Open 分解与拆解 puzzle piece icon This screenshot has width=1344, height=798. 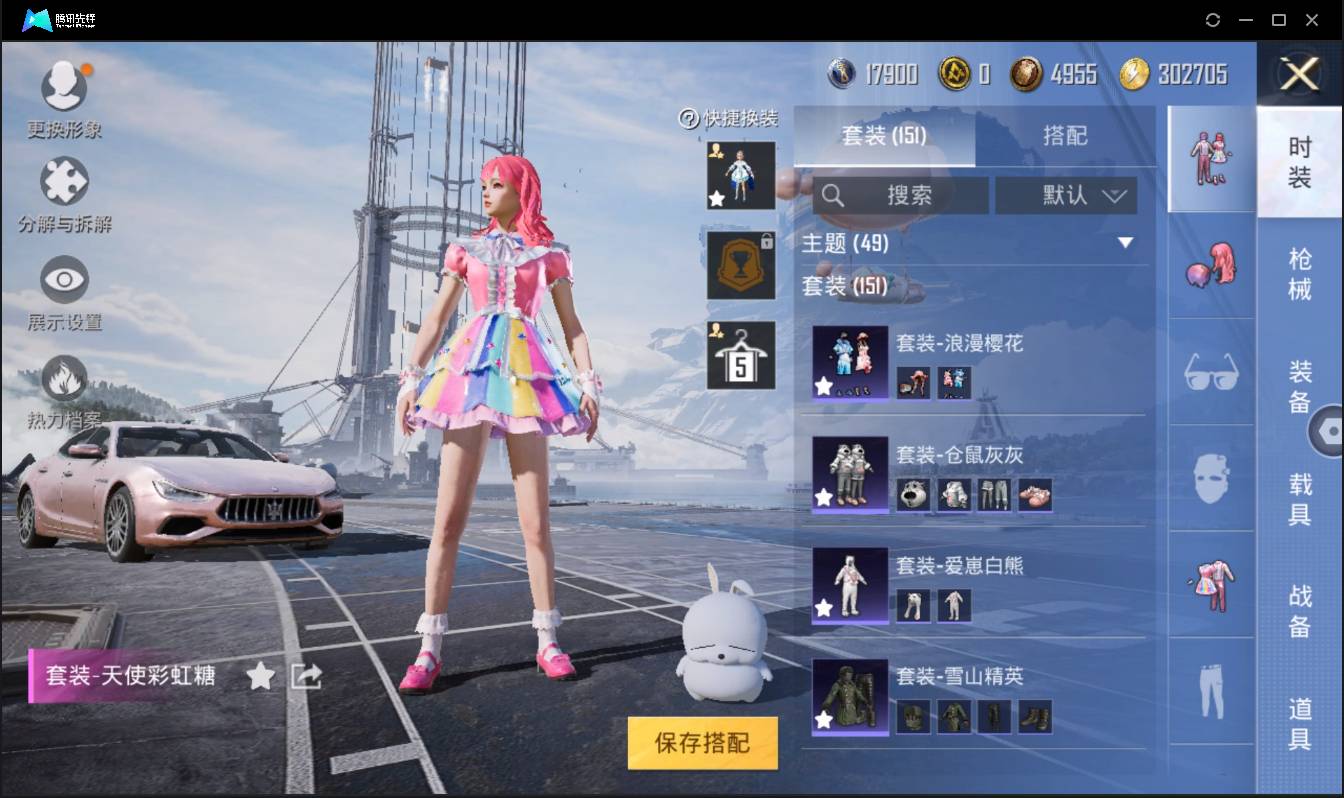64,183
